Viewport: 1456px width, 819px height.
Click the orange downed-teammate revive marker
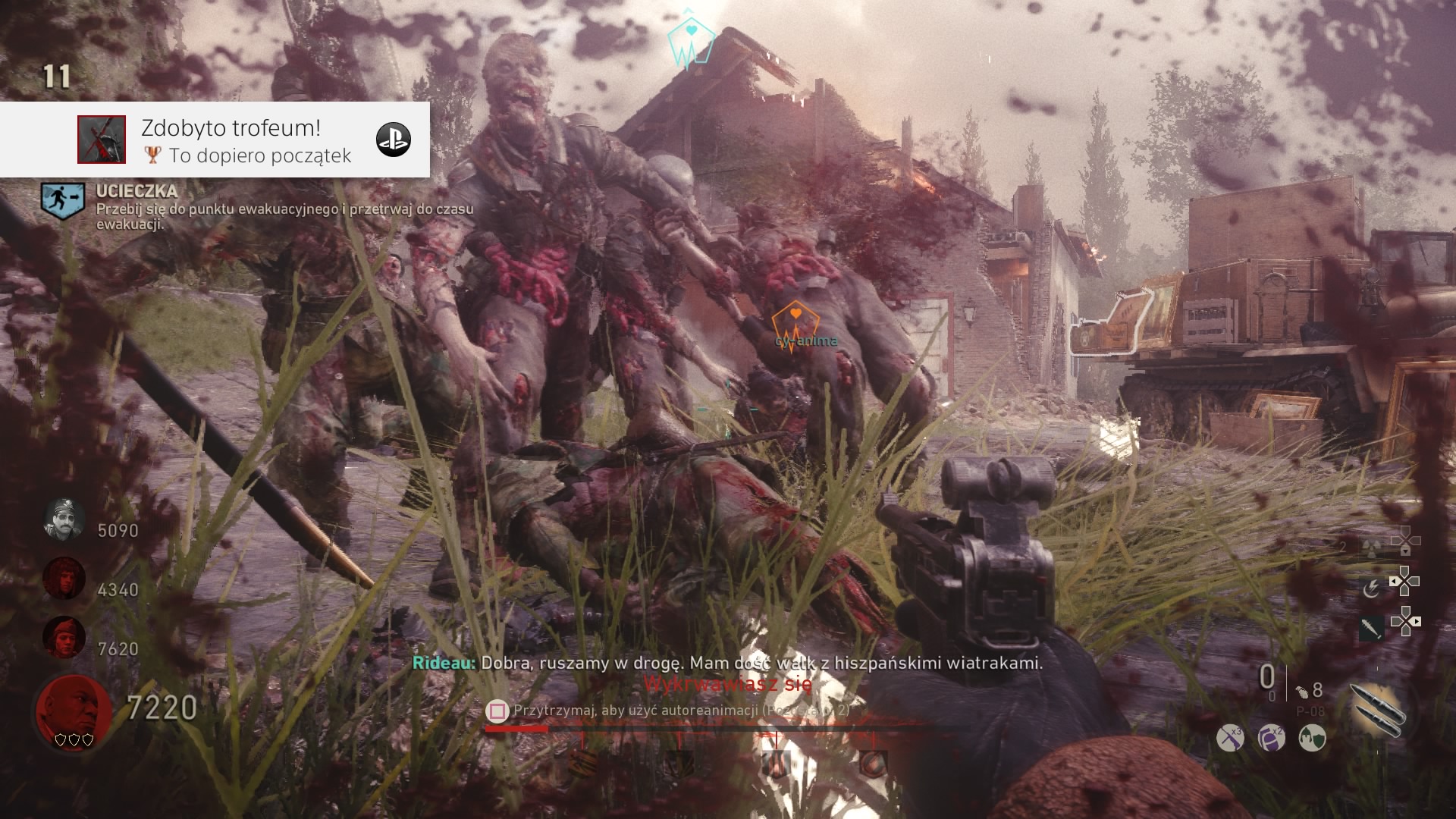click(x=794, y=324)
